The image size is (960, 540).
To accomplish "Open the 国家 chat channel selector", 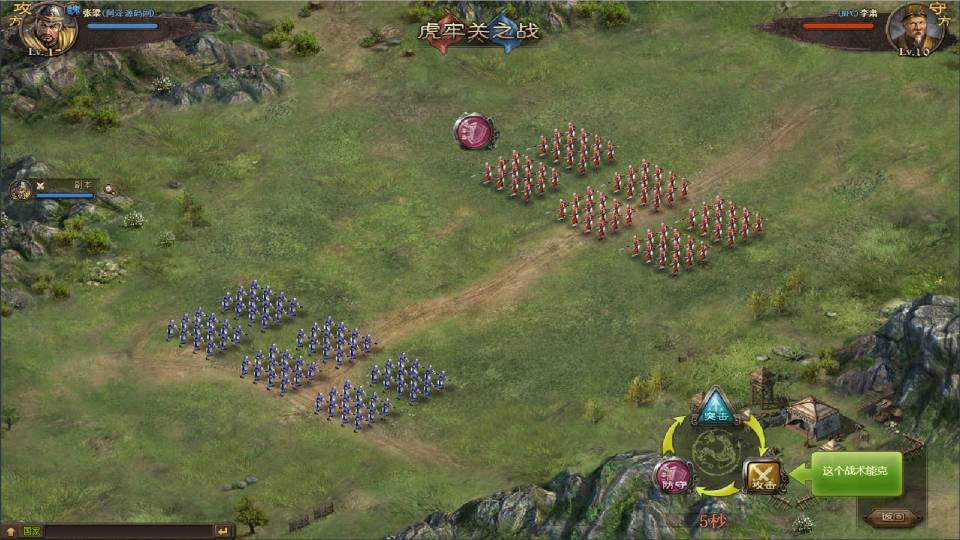I will pyautogui.click(x=30, y=531).
